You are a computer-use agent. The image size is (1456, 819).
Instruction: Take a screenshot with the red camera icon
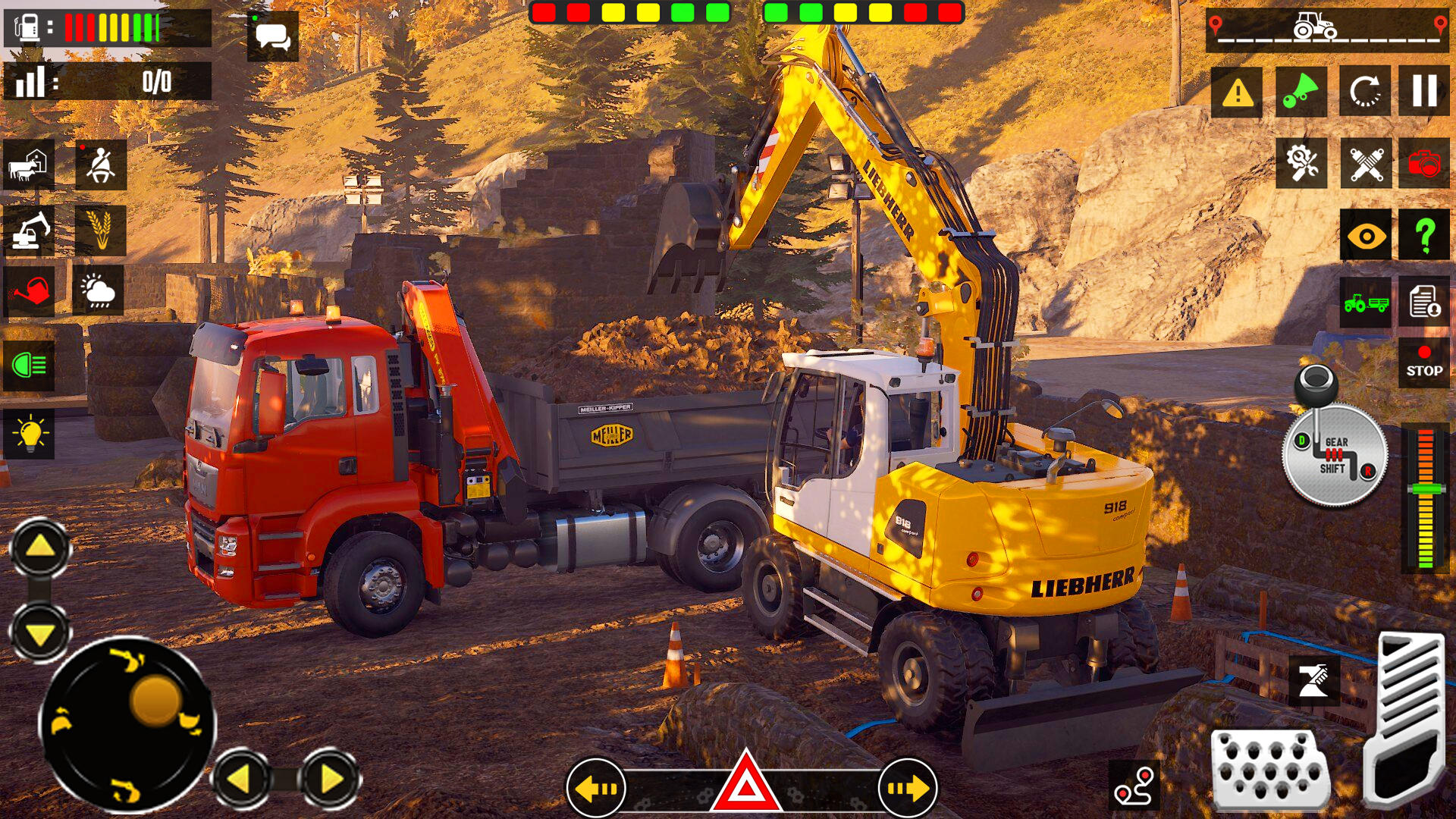tap(1426, 162)
